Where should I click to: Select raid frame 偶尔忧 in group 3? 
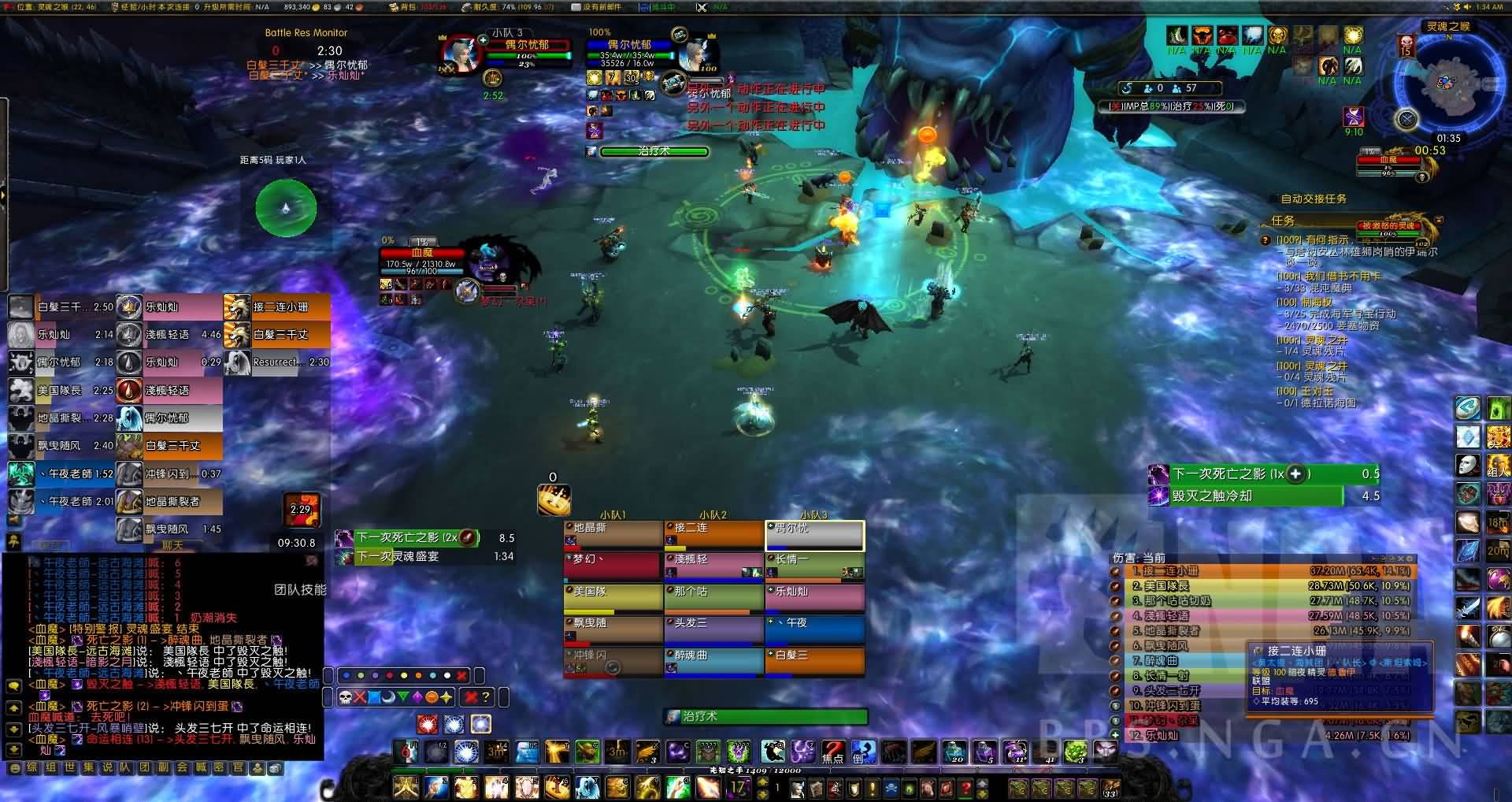[815, 535]
